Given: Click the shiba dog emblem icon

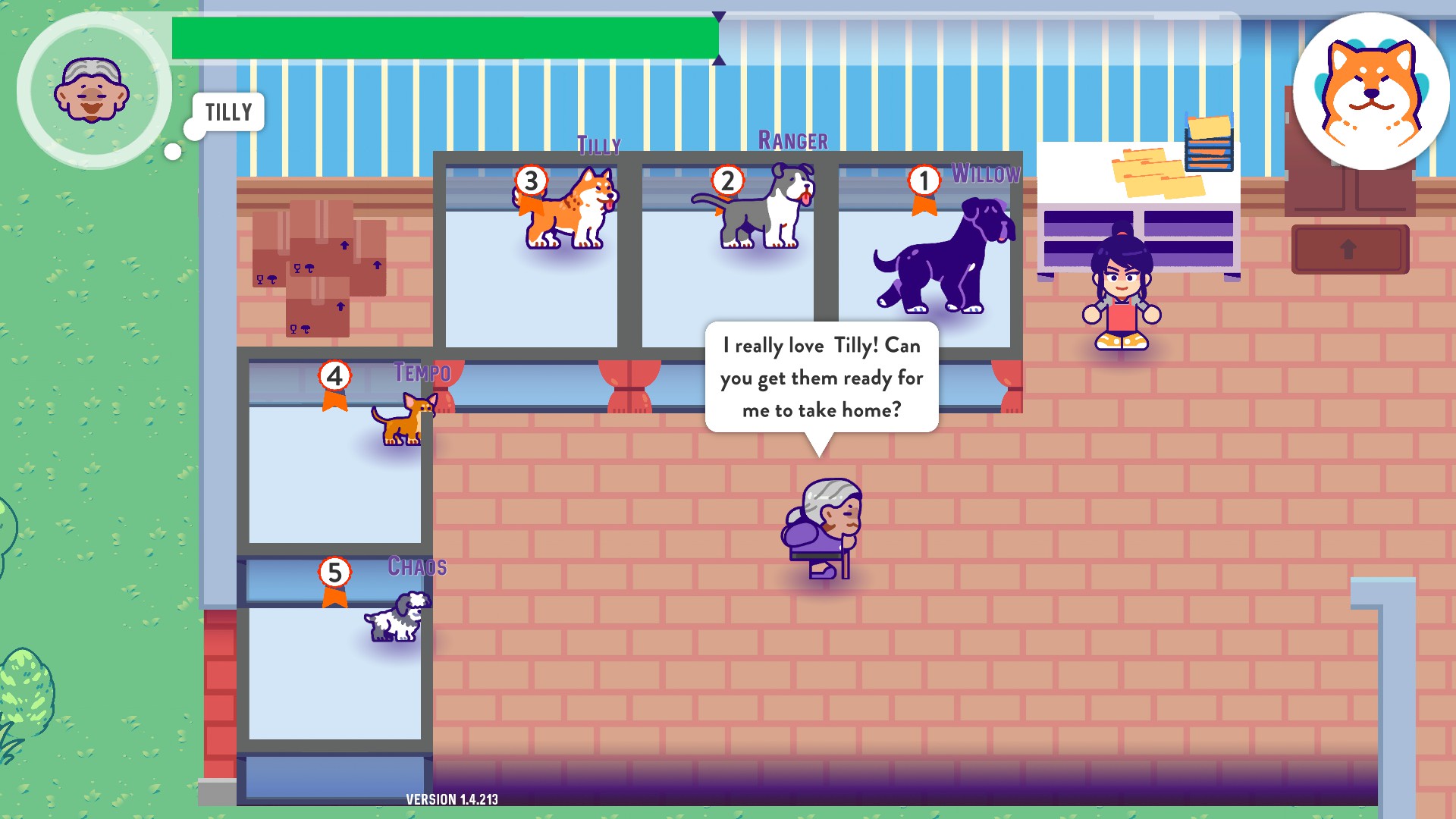Looking at the screenshot, I should pos(1370,91).
